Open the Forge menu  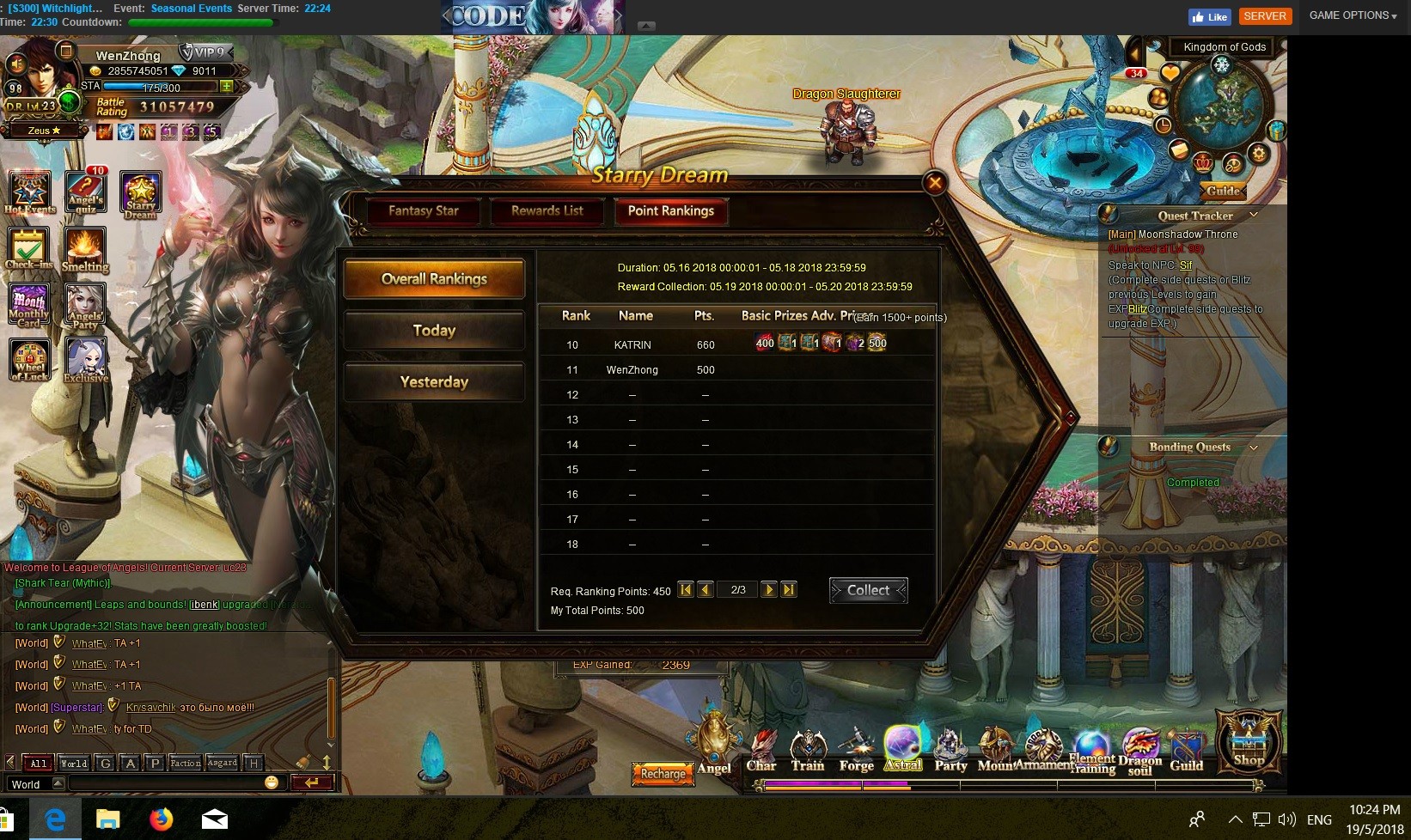[x=856, y=751]
